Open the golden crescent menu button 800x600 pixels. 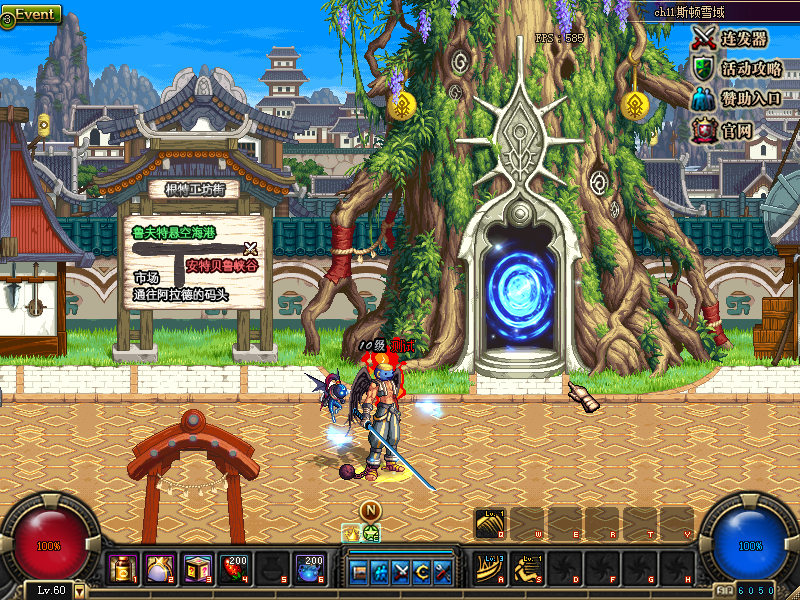[x=422, y=573]
